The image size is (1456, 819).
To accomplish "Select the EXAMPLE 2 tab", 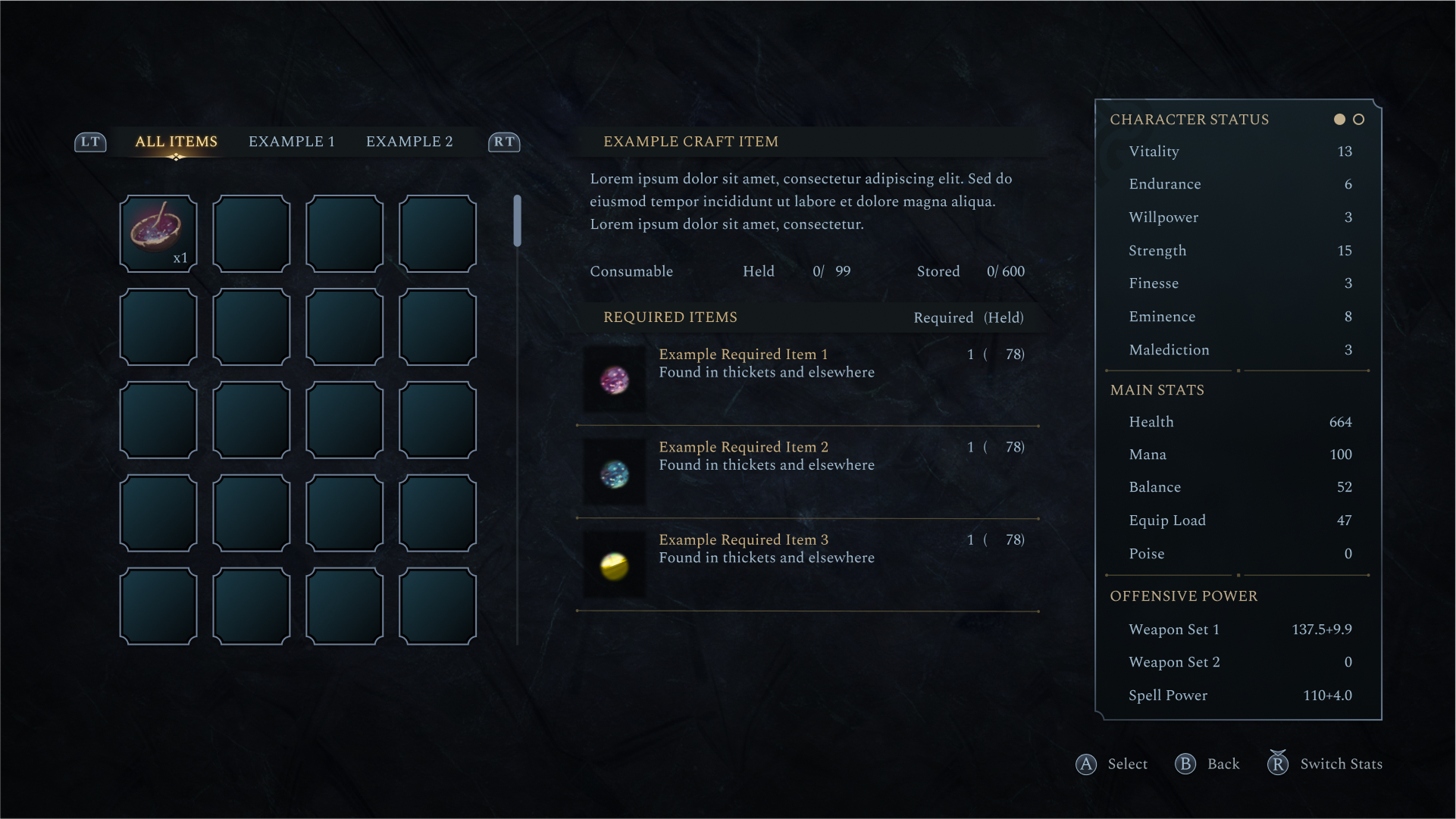I will [x=409, y=142].
